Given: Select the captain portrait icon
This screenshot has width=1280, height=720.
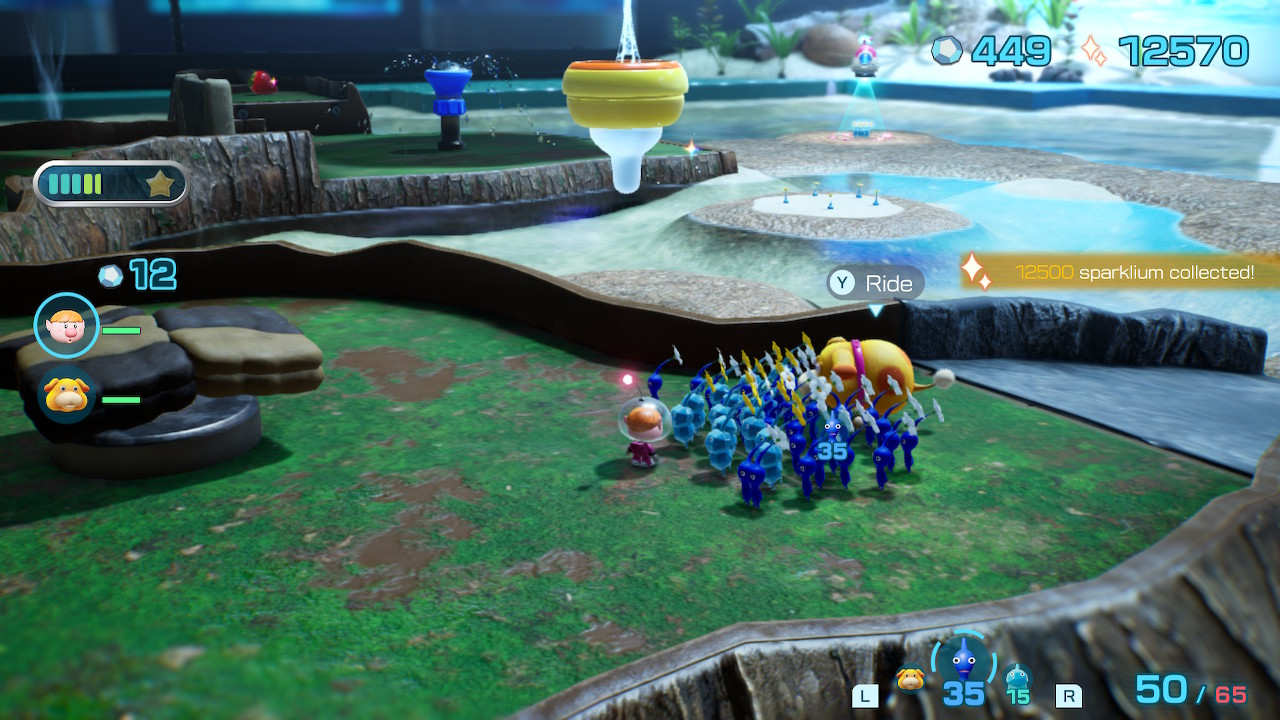Looking at the screenshot, I should 67,325.
